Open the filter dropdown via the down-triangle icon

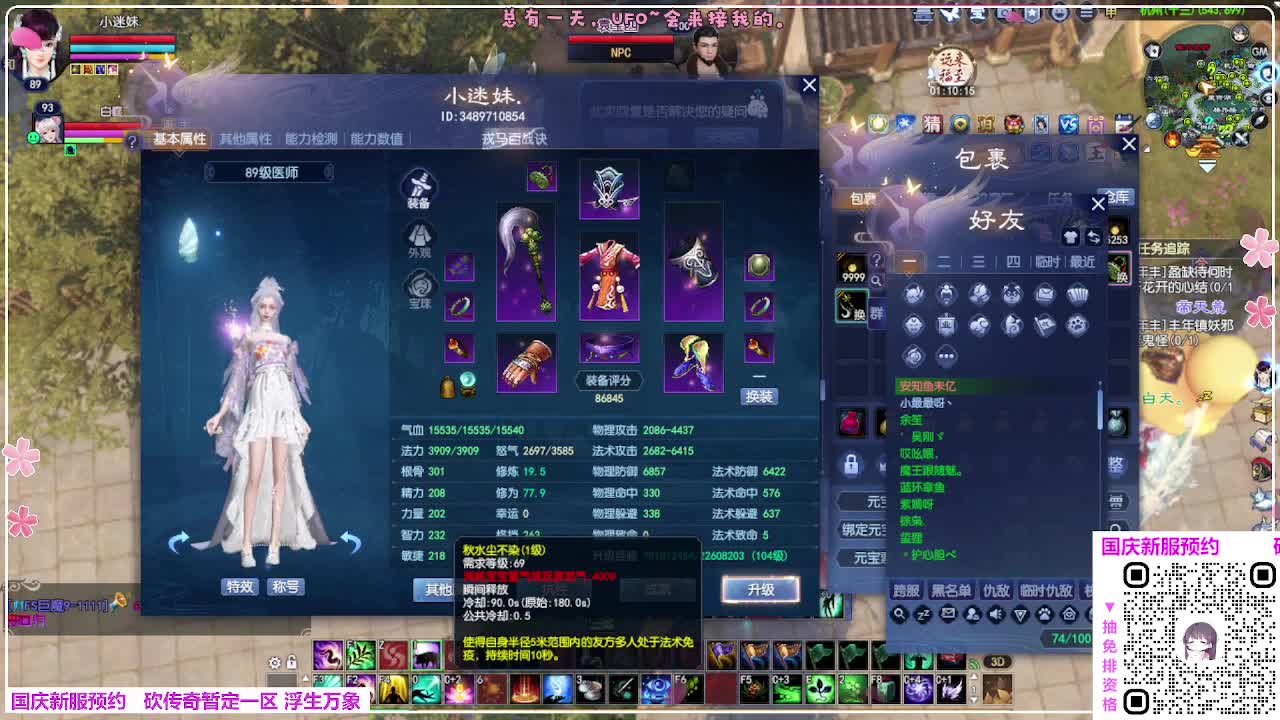pos(1021,614)
